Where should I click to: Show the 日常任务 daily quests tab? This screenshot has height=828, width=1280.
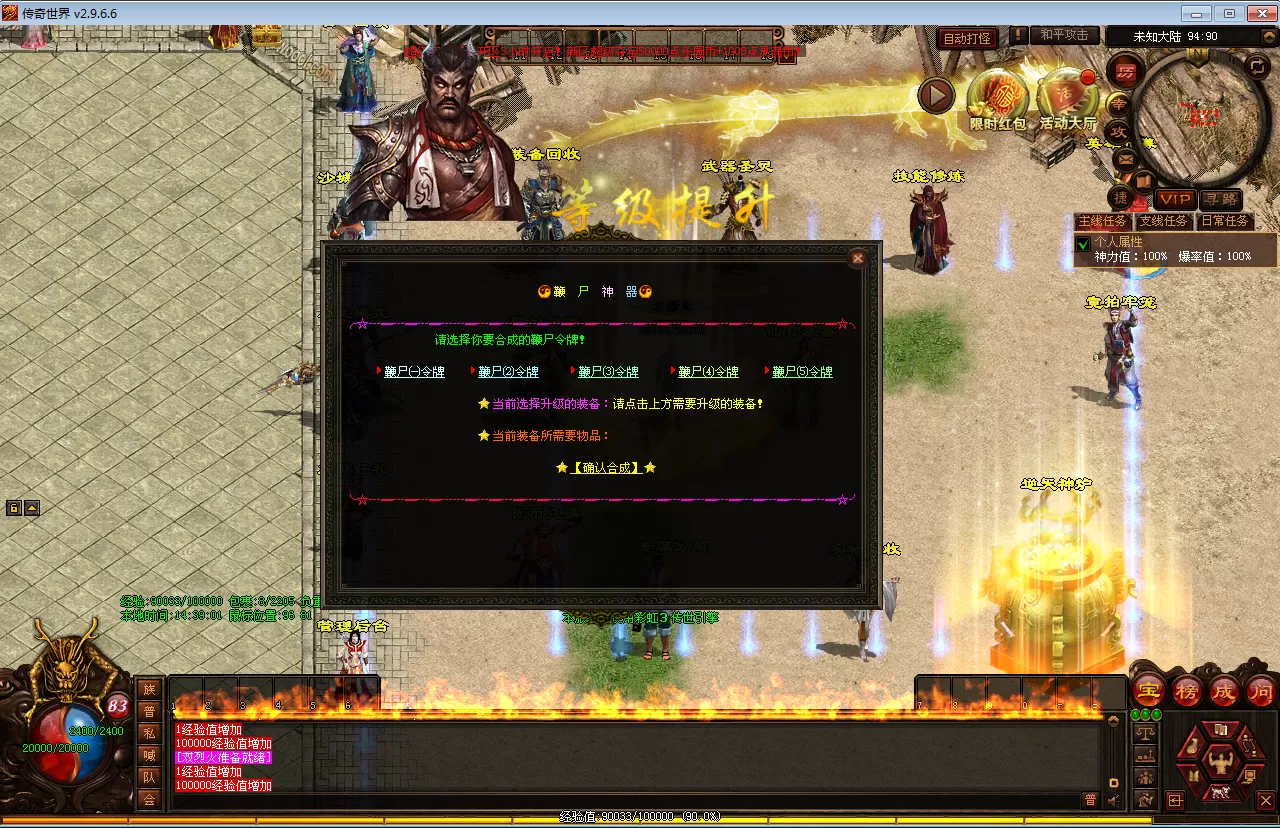[x=1225, y=221]
